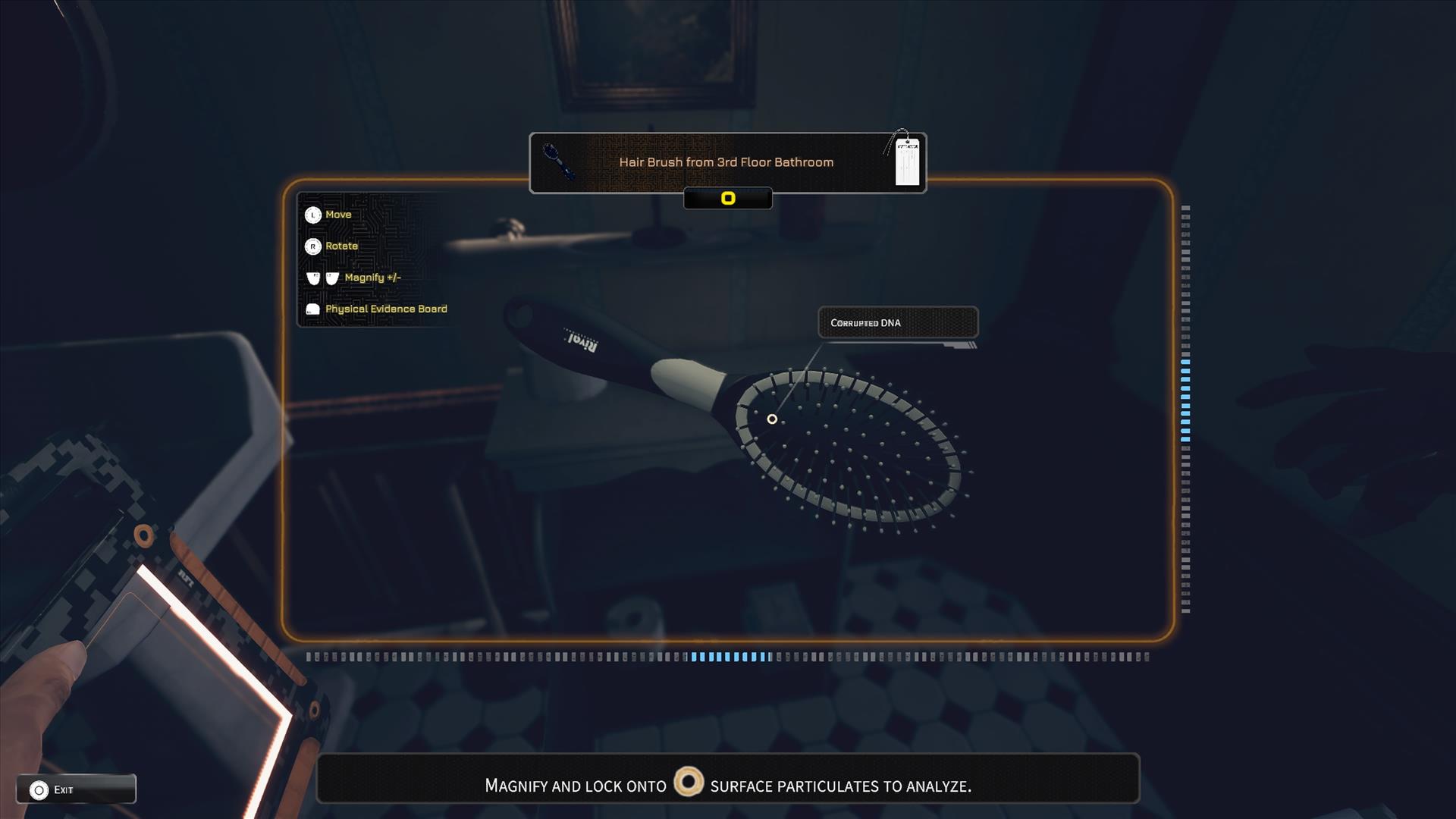This screenshot has width=1456, height=819.
Task: Select the hair brush thumbnail in the title bar
Action: pyautogui.click(x=558, y=162)
